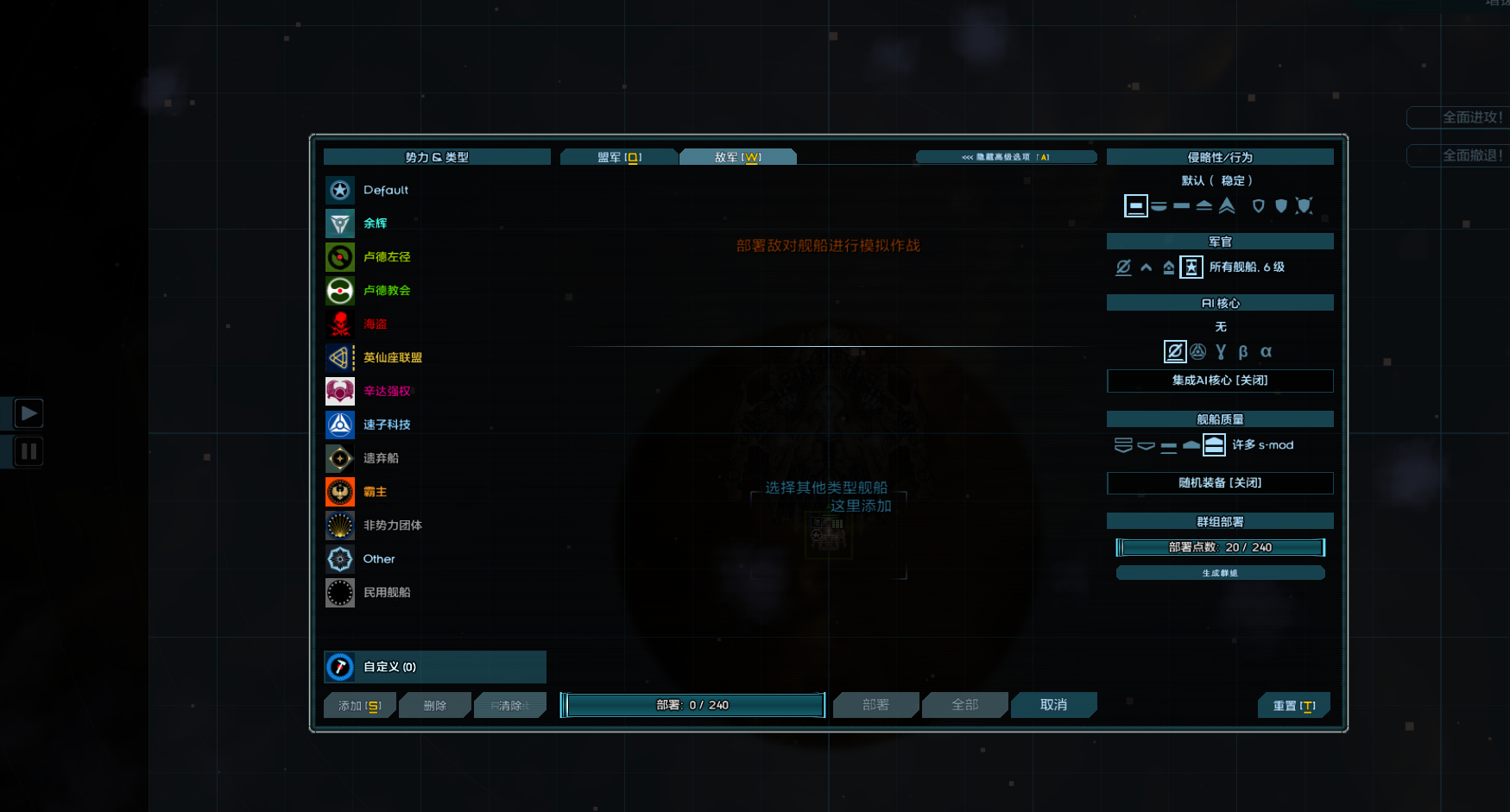Pick the 速子科技 faction row

386,425
